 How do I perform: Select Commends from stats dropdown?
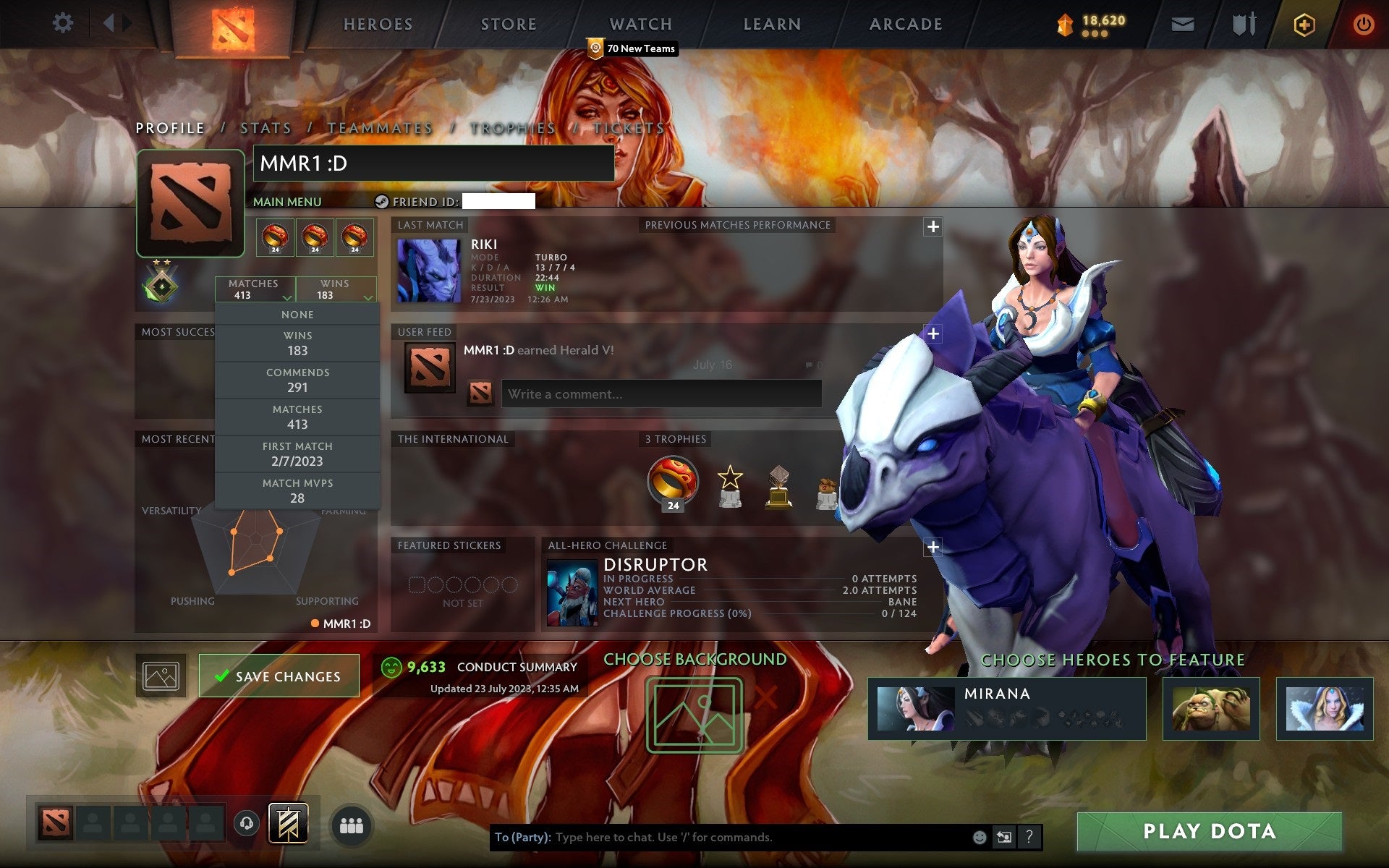coord(298,380)
